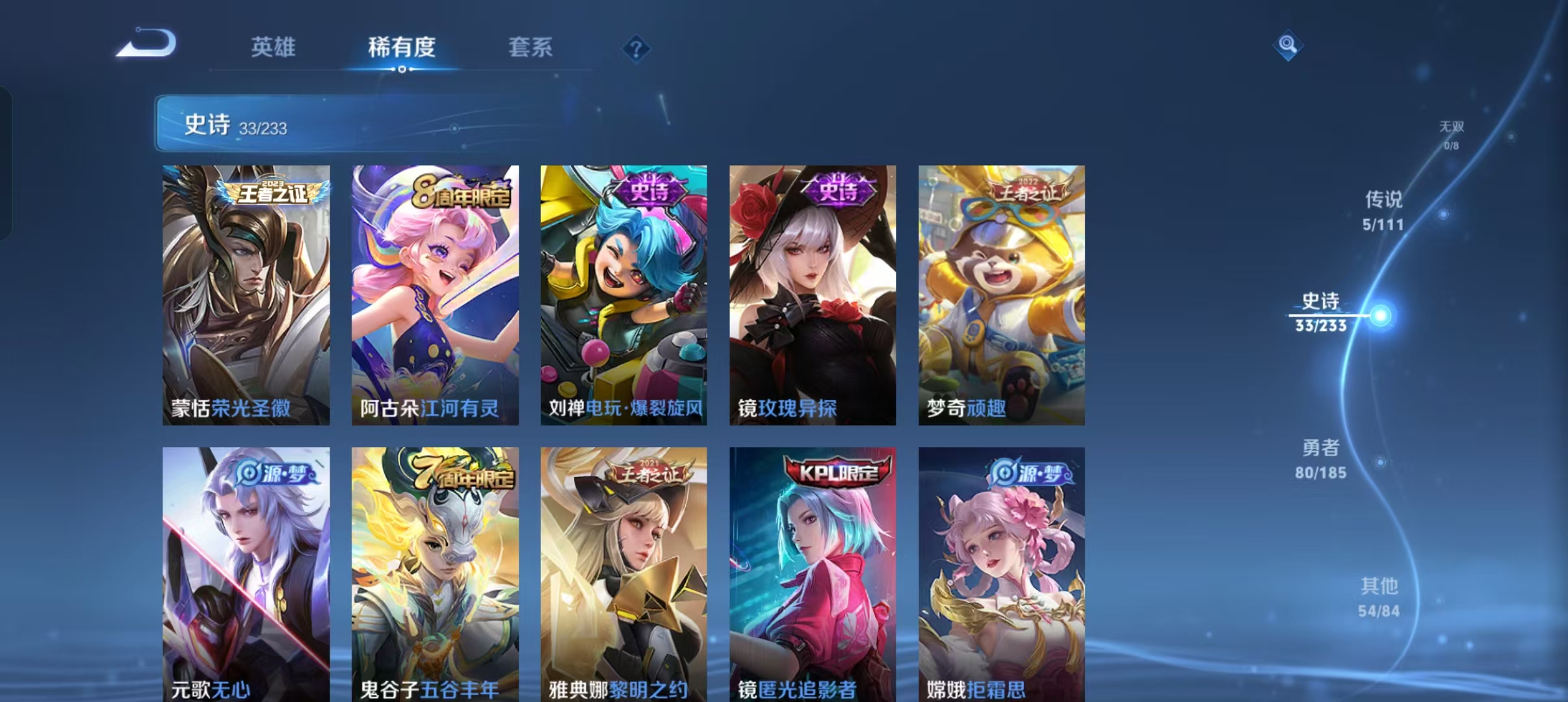Switch to the 英雄 tab
This screenshot has height=702, width=1568.
[x=273, y=47]
